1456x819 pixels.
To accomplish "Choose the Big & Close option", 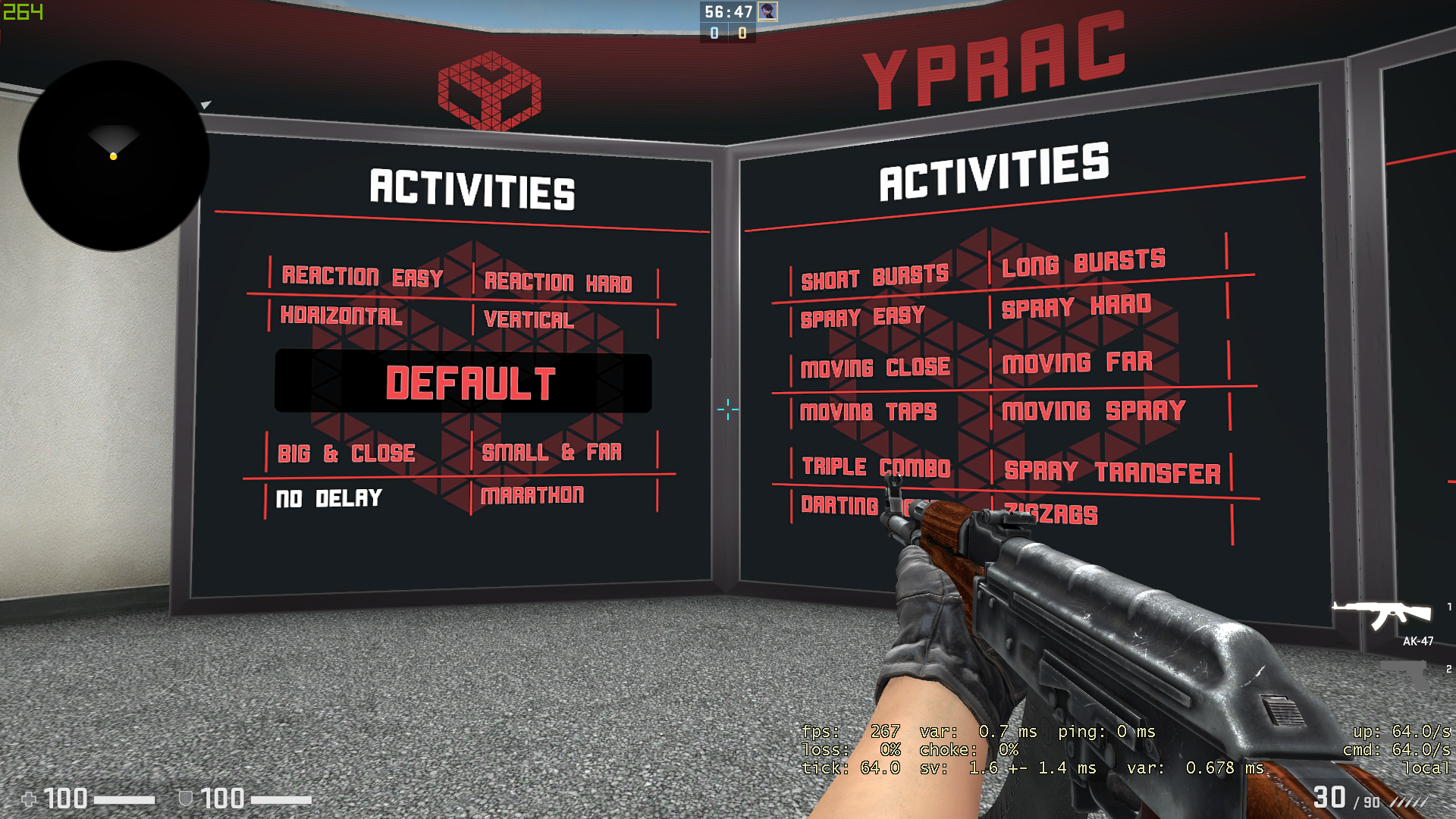I will pyautogui.click(x=346, y=453).
